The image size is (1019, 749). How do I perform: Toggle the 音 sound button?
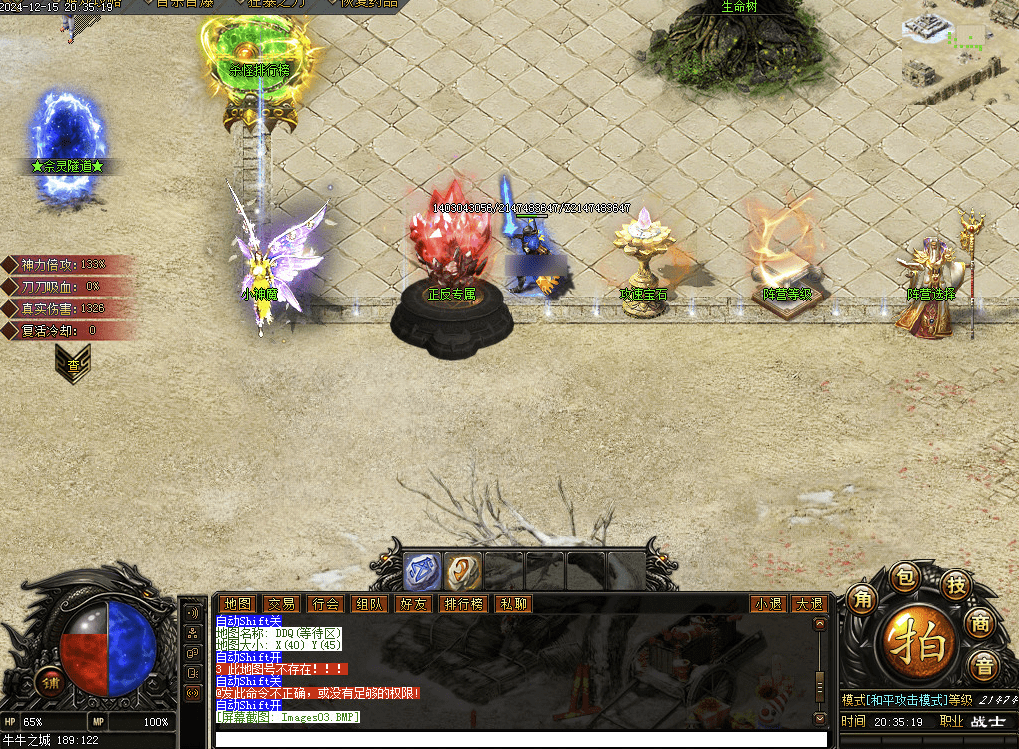(985, 666)
